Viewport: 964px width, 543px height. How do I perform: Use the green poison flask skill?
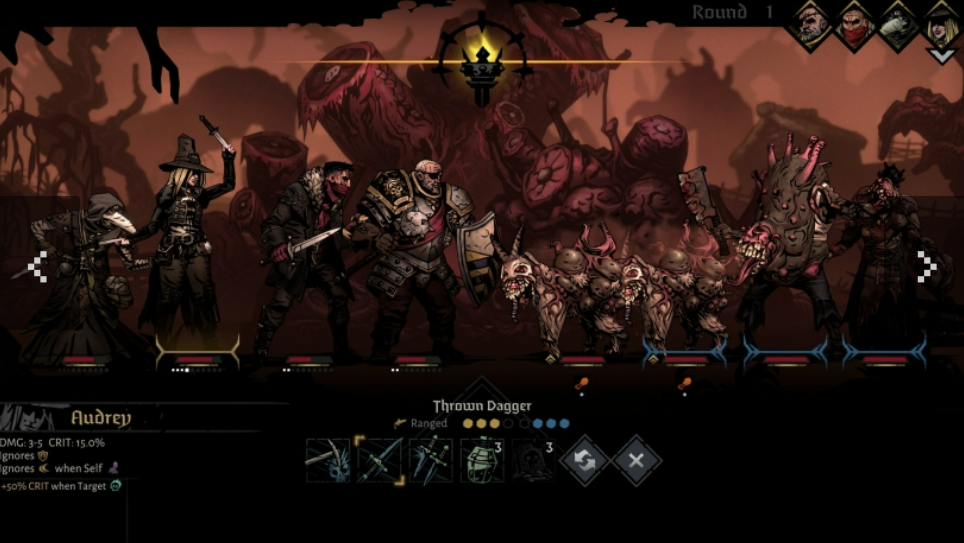pos(481,461)
